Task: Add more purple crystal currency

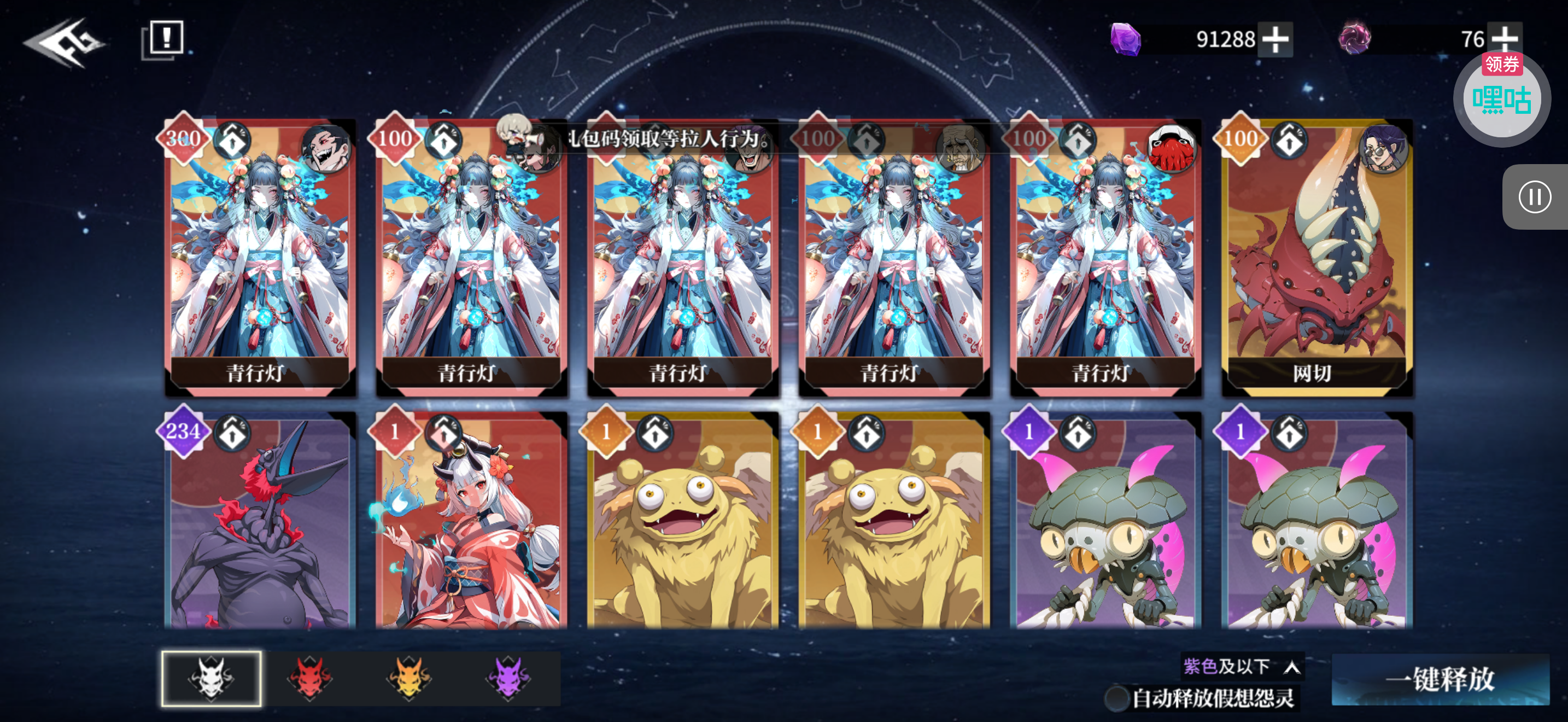Action: coord(1275,39)
